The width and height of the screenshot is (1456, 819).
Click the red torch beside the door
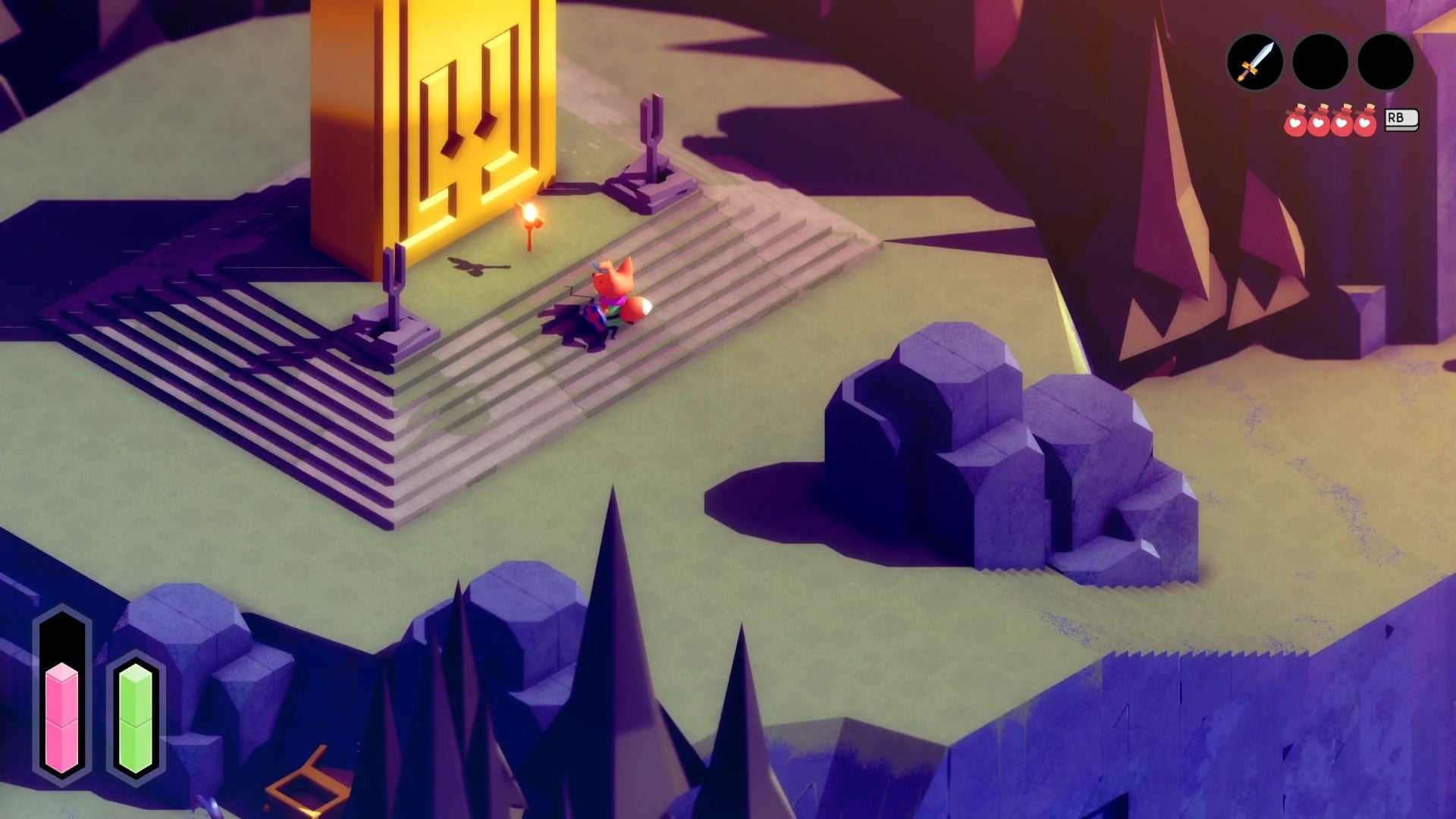tap(531, 224)
